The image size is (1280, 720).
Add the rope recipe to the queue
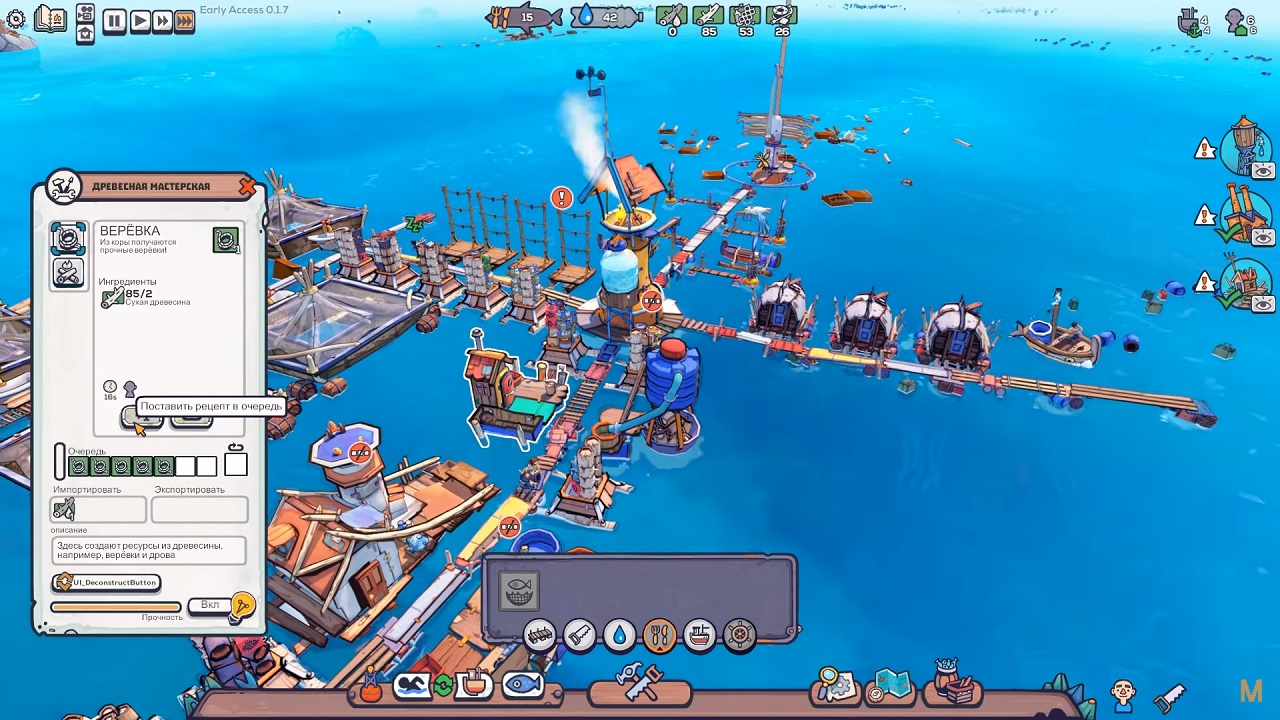pos(141,417)
